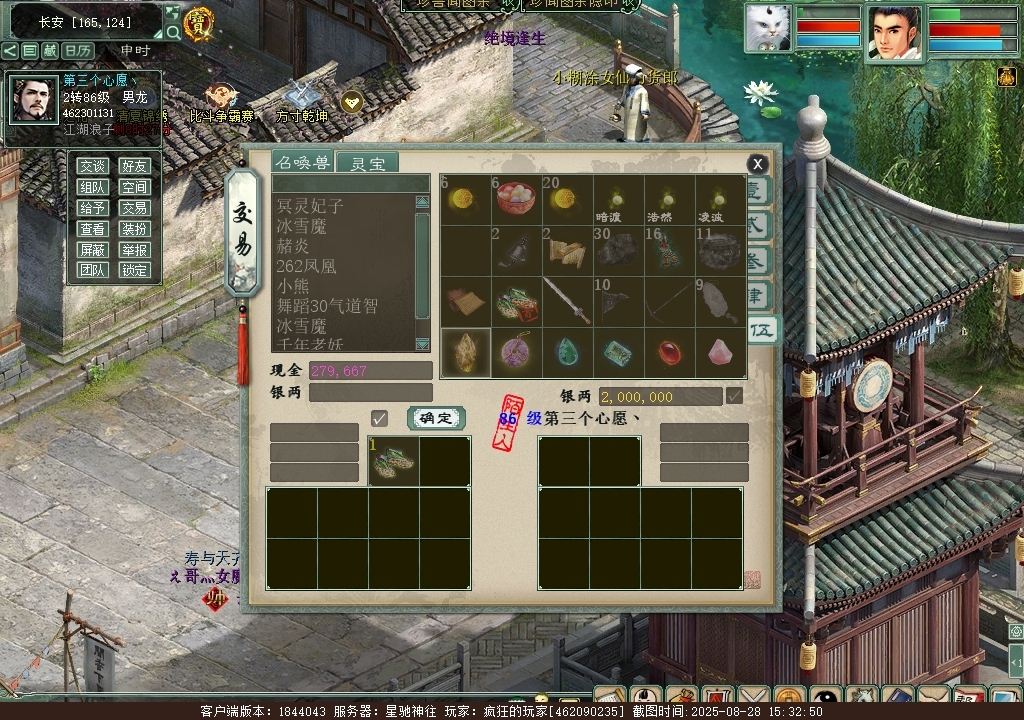Select the sword in the inventory grid

click(567, 301)
